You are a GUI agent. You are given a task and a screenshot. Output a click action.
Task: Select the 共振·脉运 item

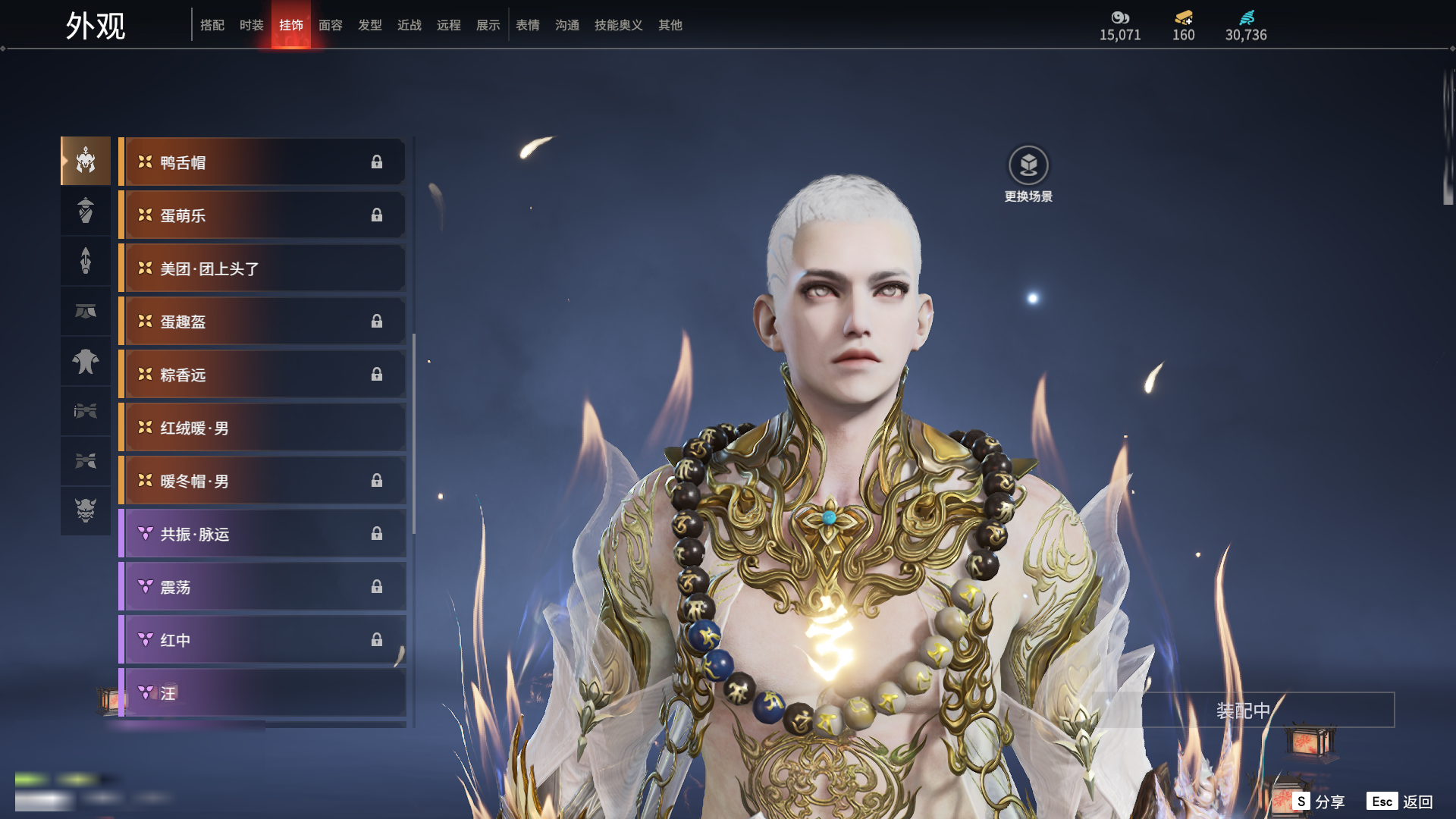262,534
